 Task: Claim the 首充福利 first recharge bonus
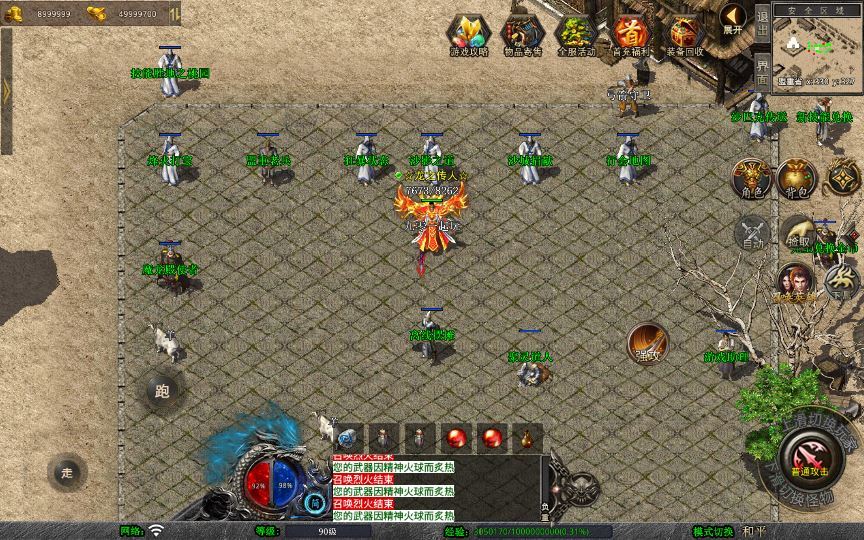(631, 35)
